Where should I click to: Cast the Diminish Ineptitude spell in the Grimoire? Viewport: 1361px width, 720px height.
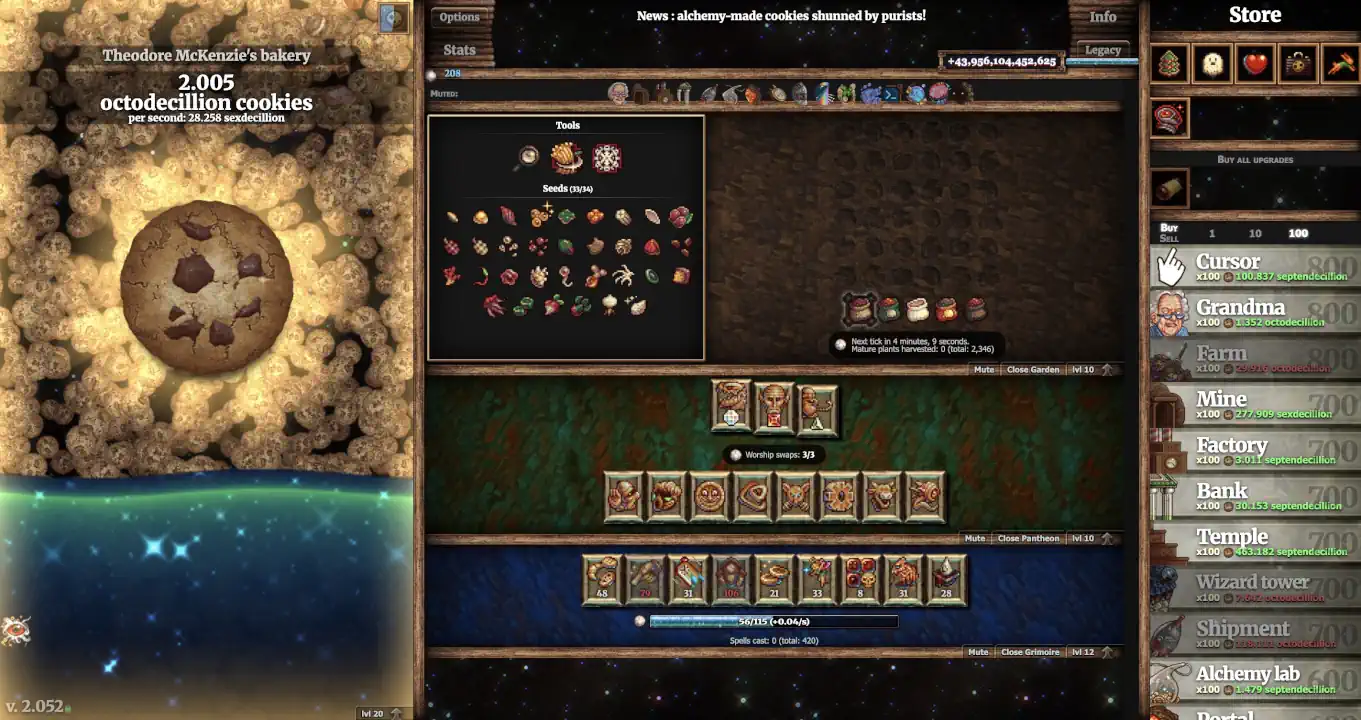click(x=948, y=580)
